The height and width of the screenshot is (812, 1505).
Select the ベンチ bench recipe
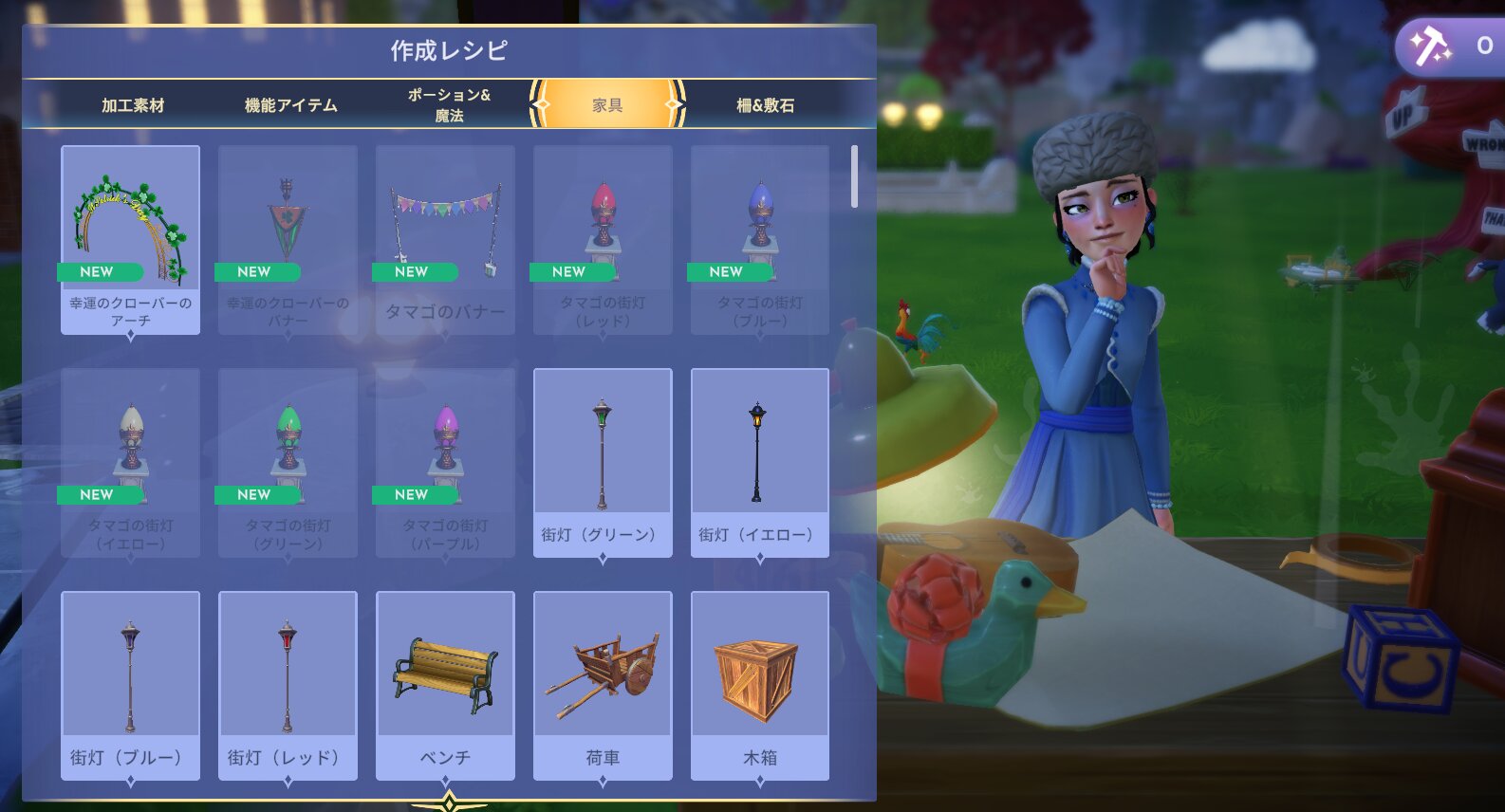click(x=445, y=685)
